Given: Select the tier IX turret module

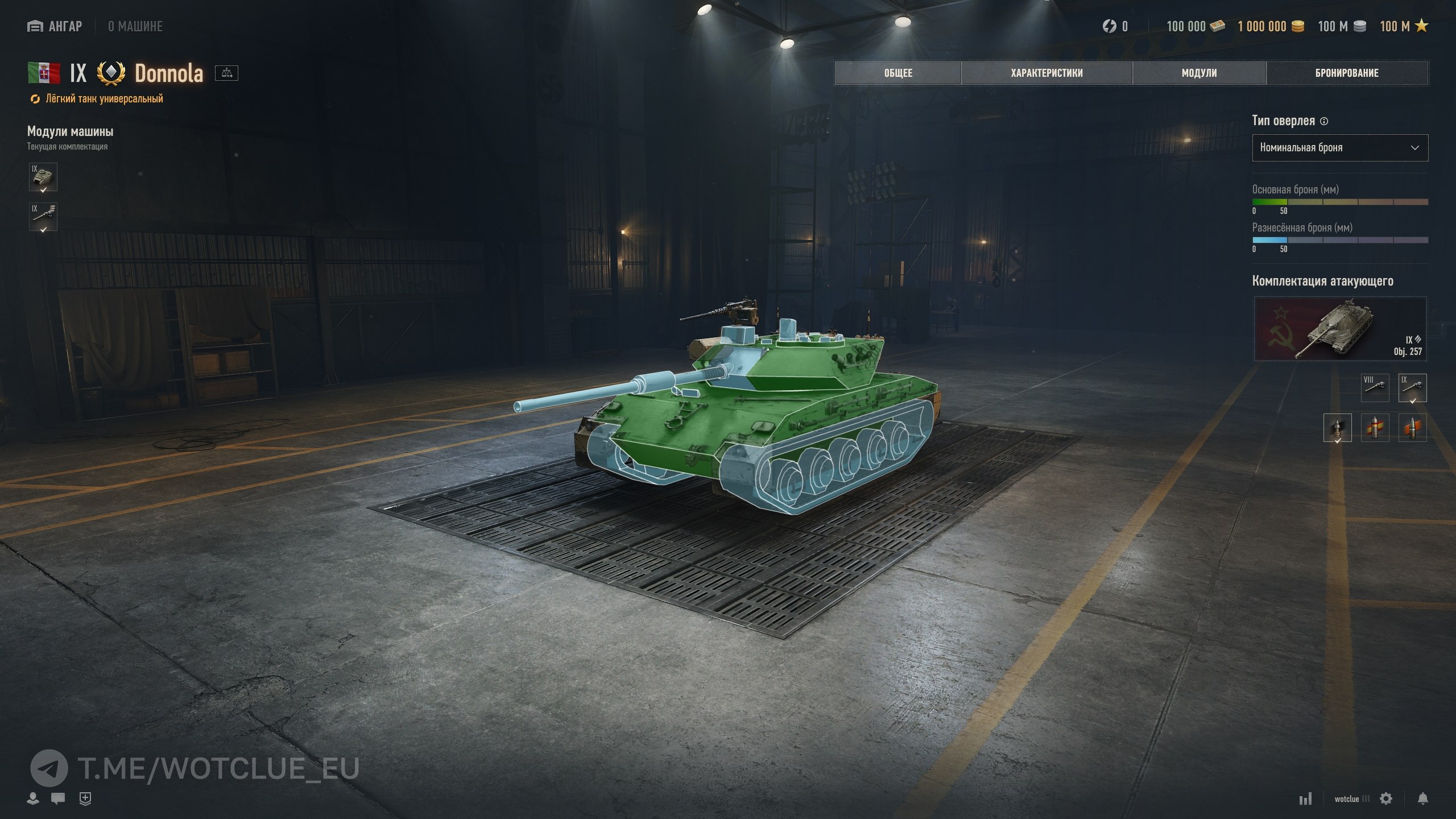Looking at the screenshot, I should [43, 177].
